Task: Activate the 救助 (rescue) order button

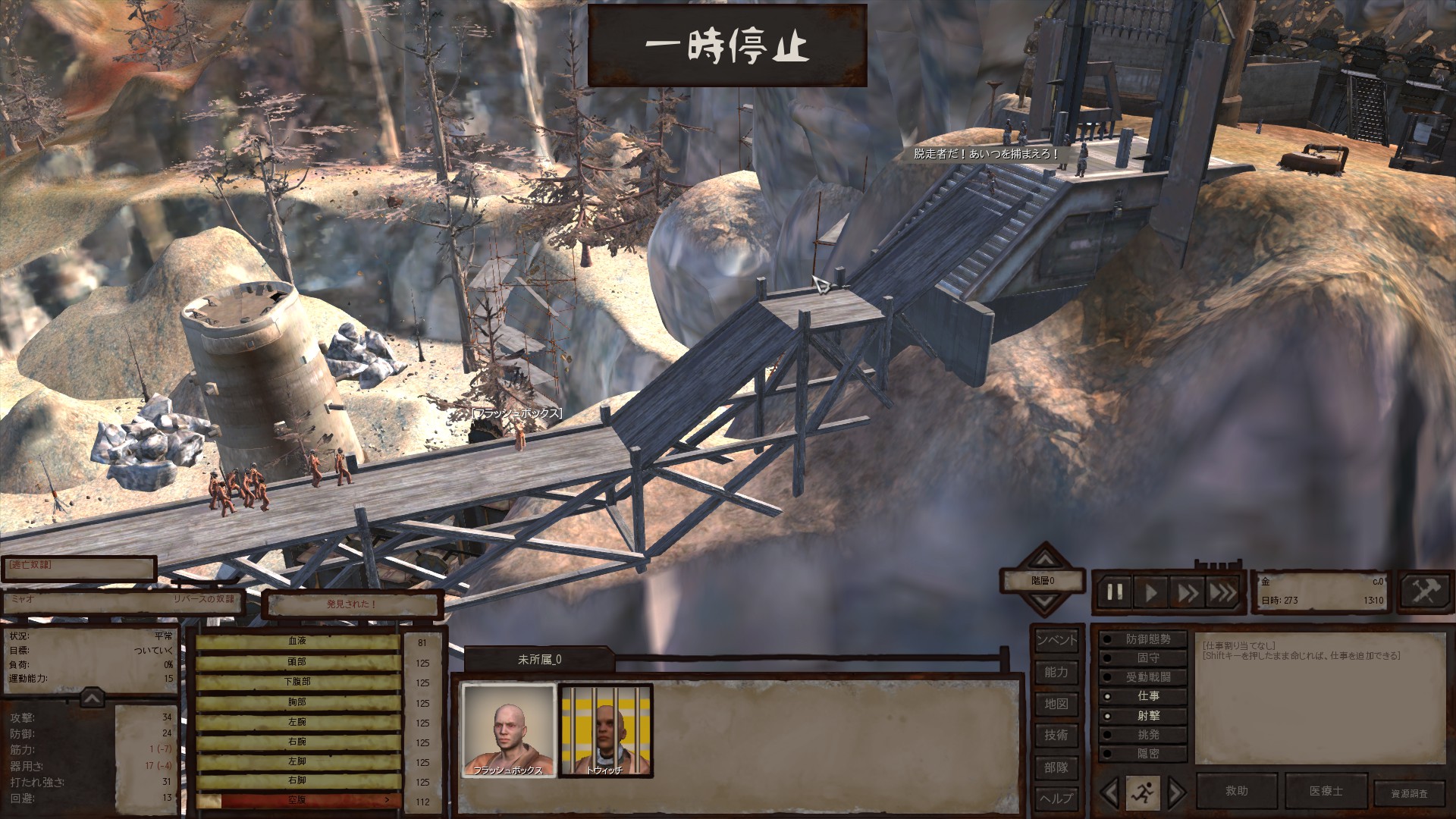Action: (1237, 791)
